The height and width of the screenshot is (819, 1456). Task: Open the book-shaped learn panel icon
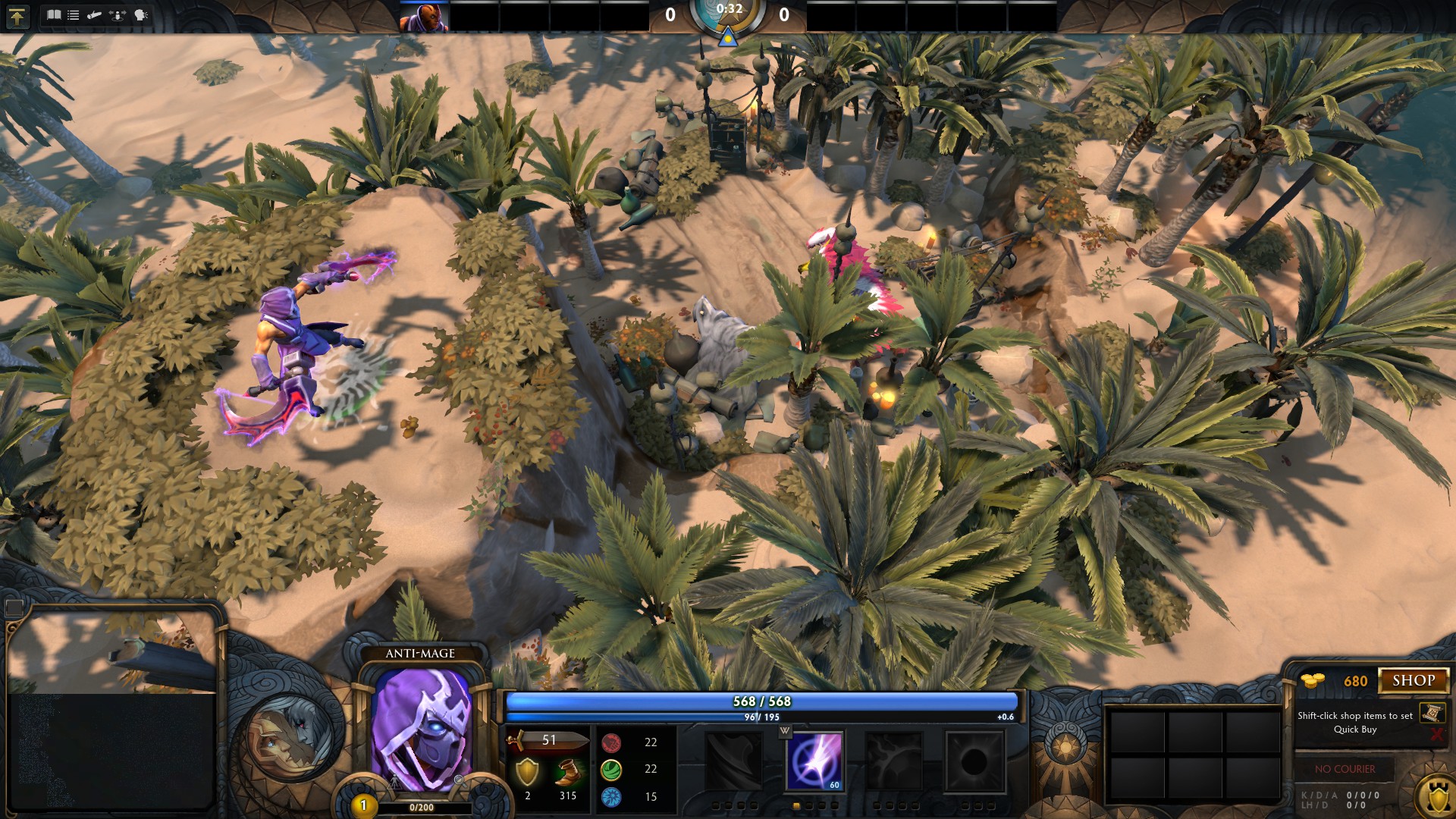point(53,15)
